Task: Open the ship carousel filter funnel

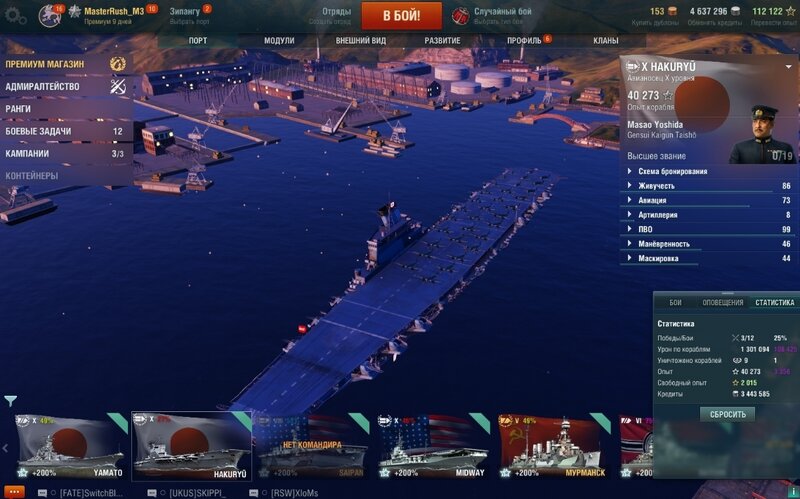Action: coord(10,401)
